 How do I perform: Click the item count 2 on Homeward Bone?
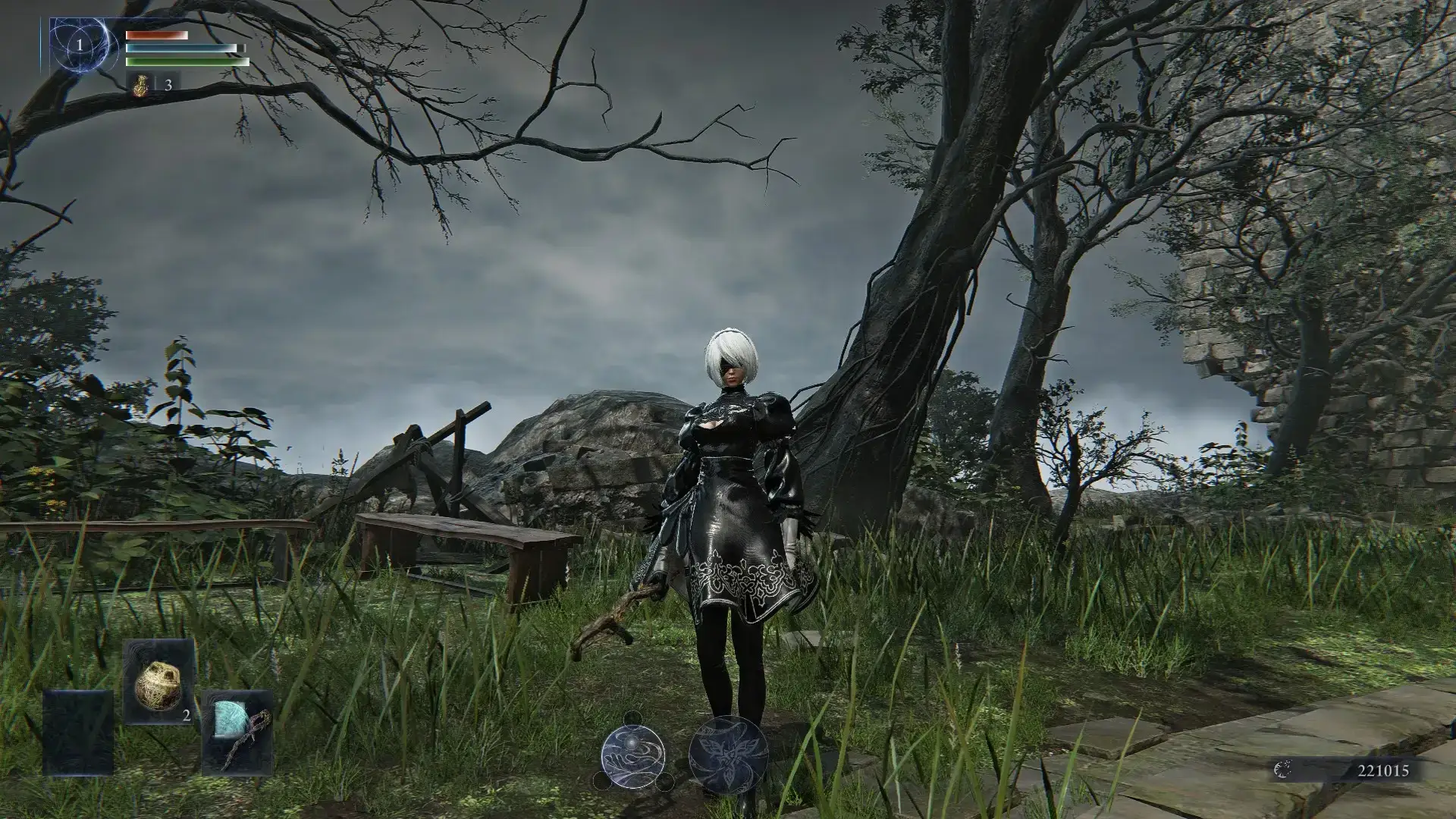pyautogui.click(x=186, y=714)
